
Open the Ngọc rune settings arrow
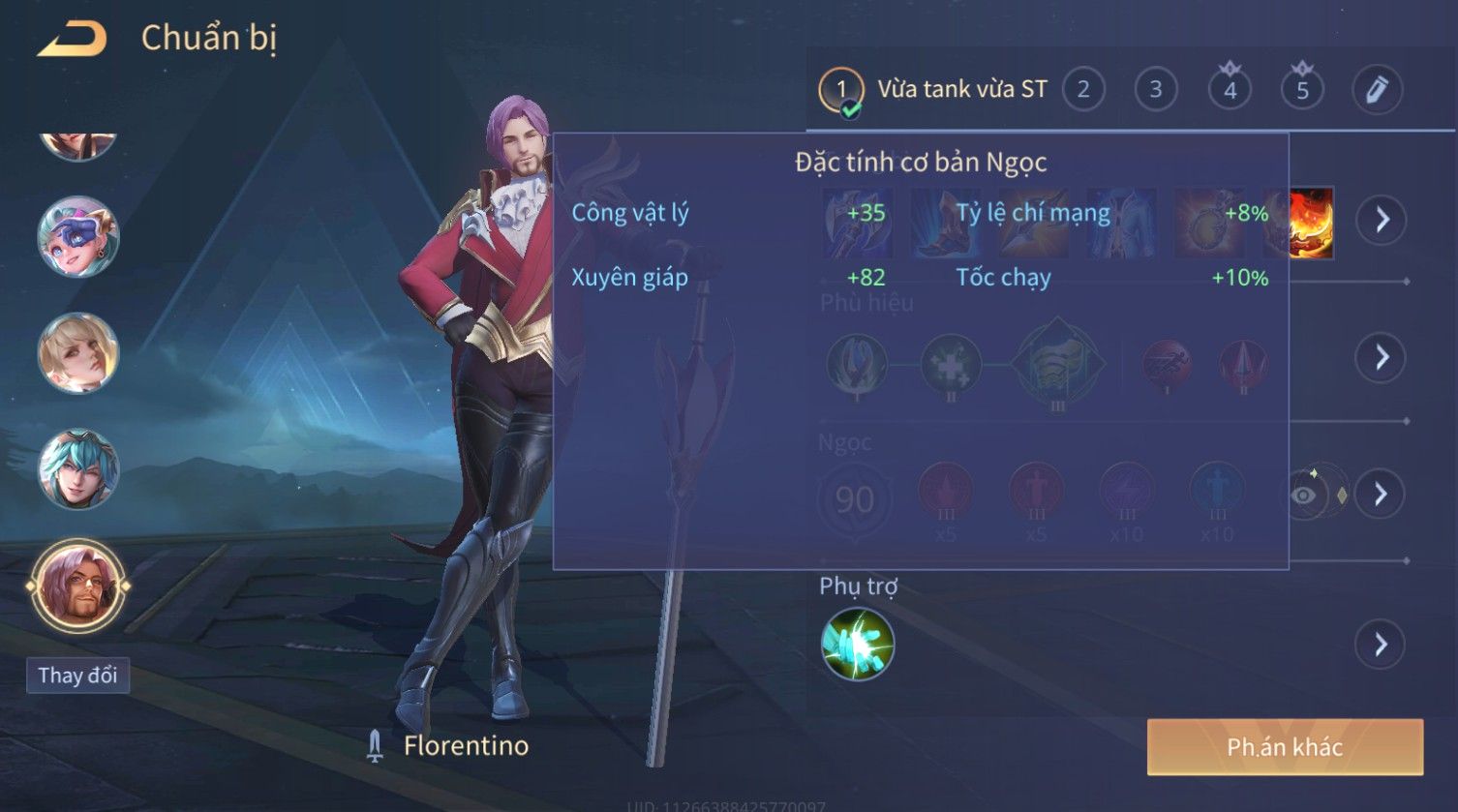tap(1381, 495)
